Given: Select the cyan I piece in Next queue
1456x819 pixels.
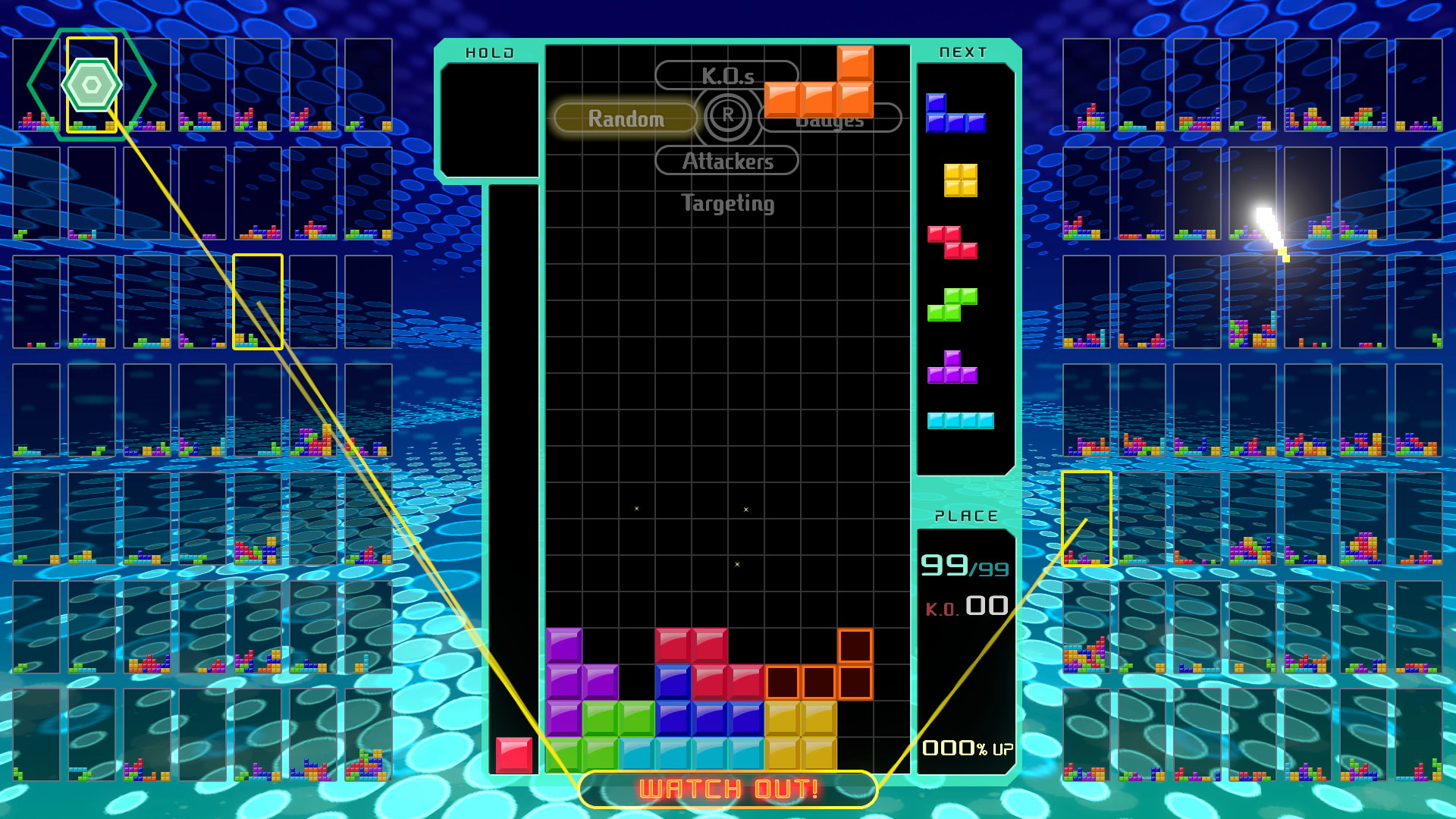Looking at the screenshot, I should pos(960,421).
